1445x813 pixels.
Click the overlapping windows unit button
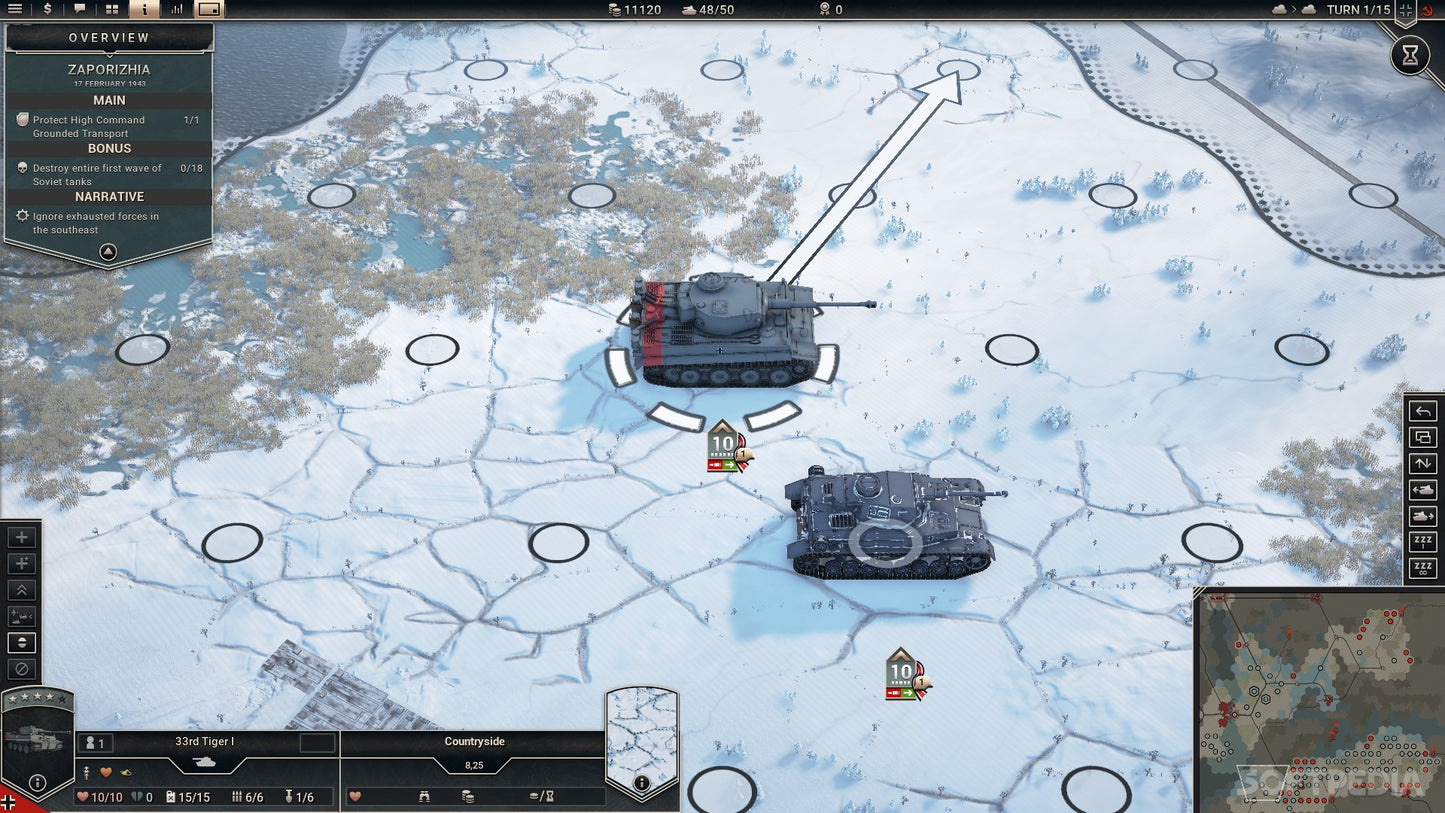1422,437
